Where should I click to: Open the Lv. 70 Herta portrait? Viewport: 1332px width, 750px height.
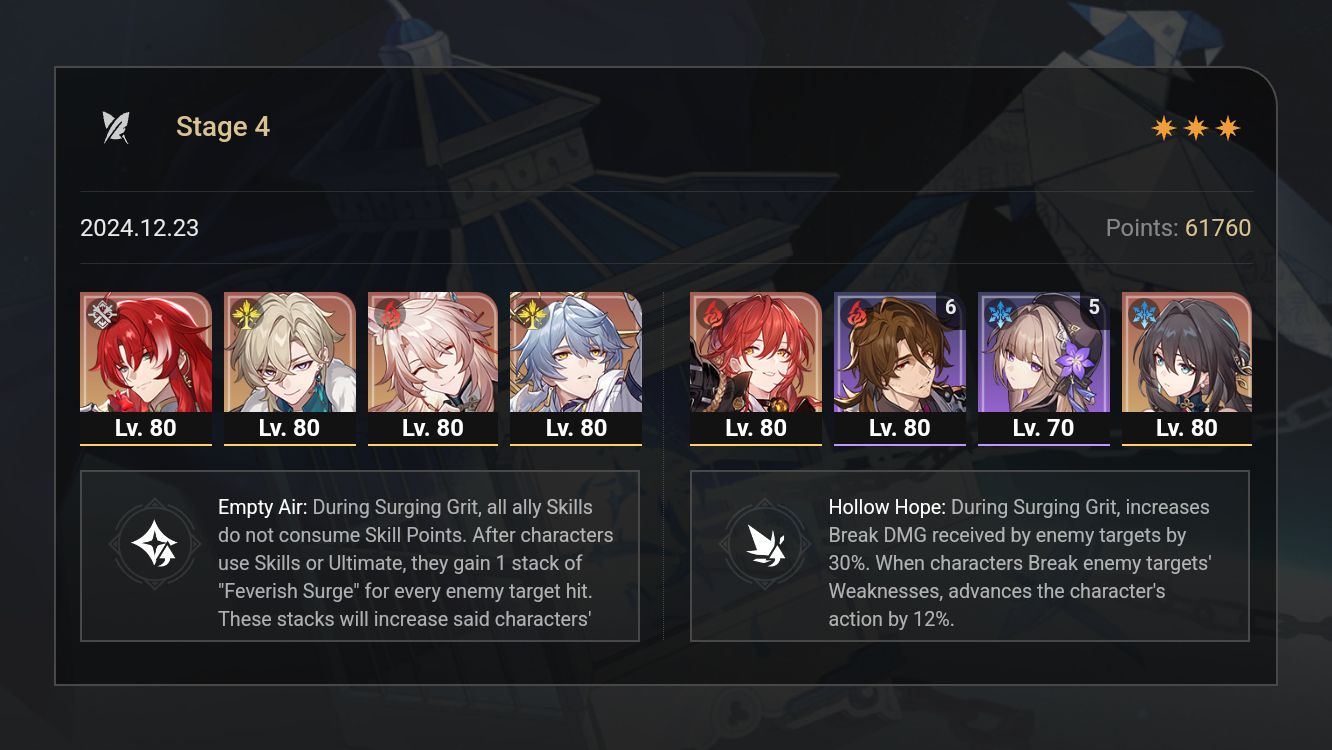1043,355
